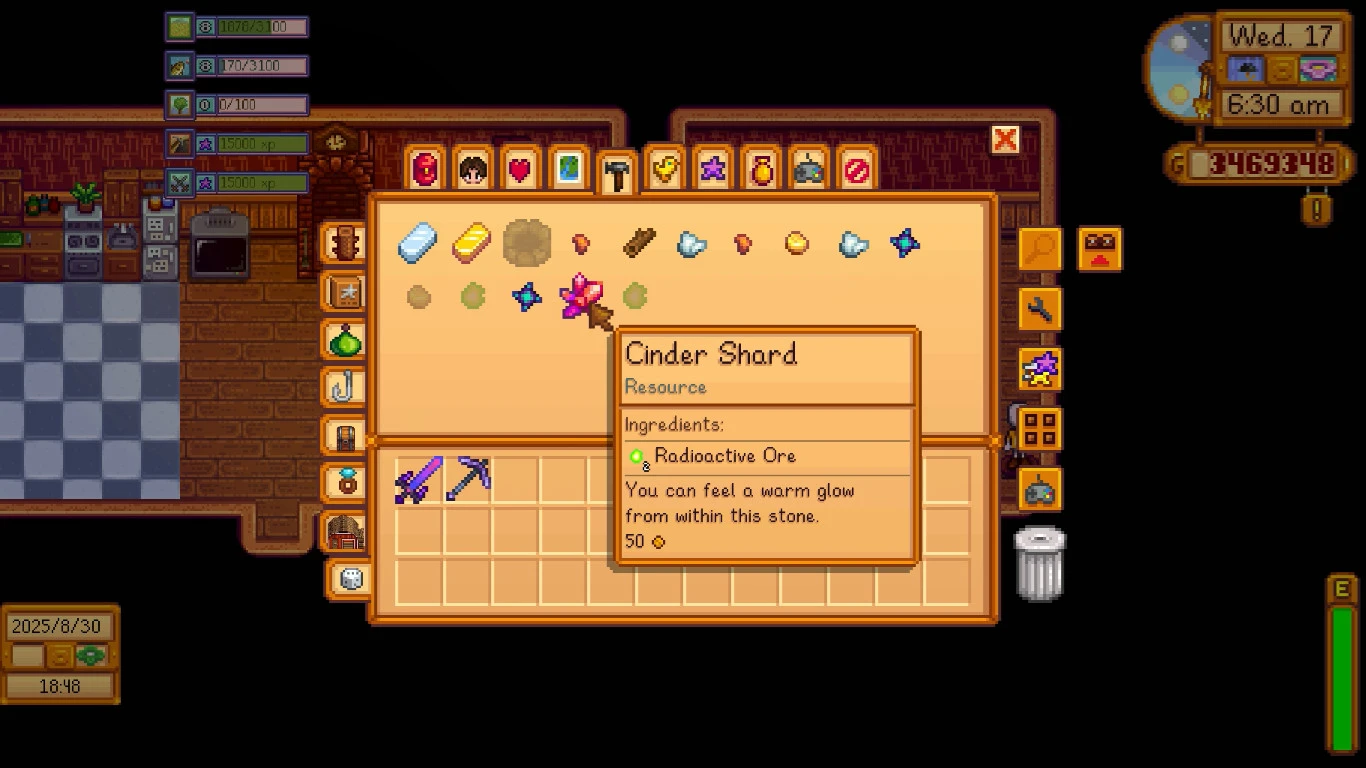Click the dice category at sidebar bottom

[348, 579]
